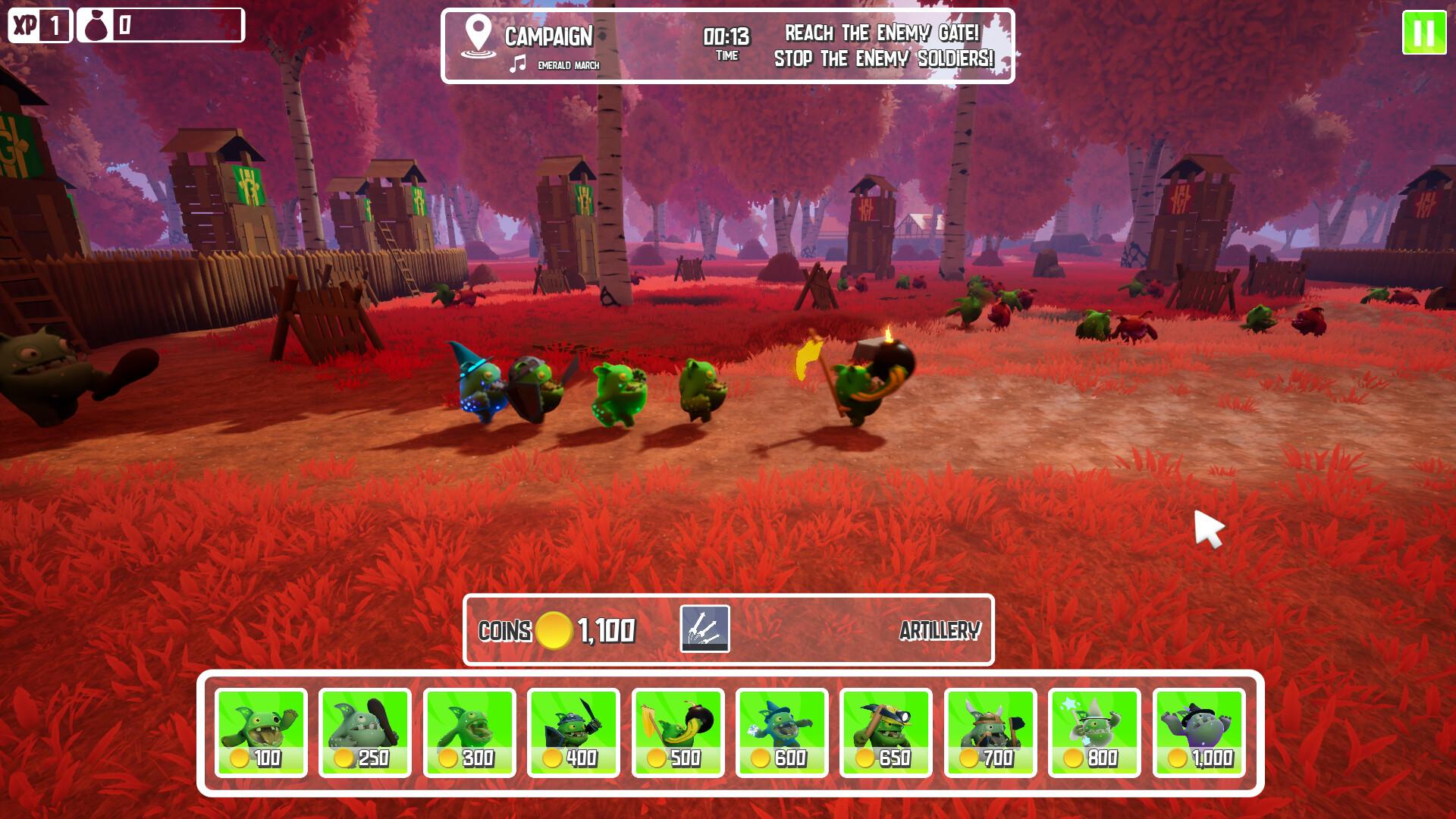1456x819 pixels.
Task: Click the XP level indicator
Action: (x=39, y=25)
